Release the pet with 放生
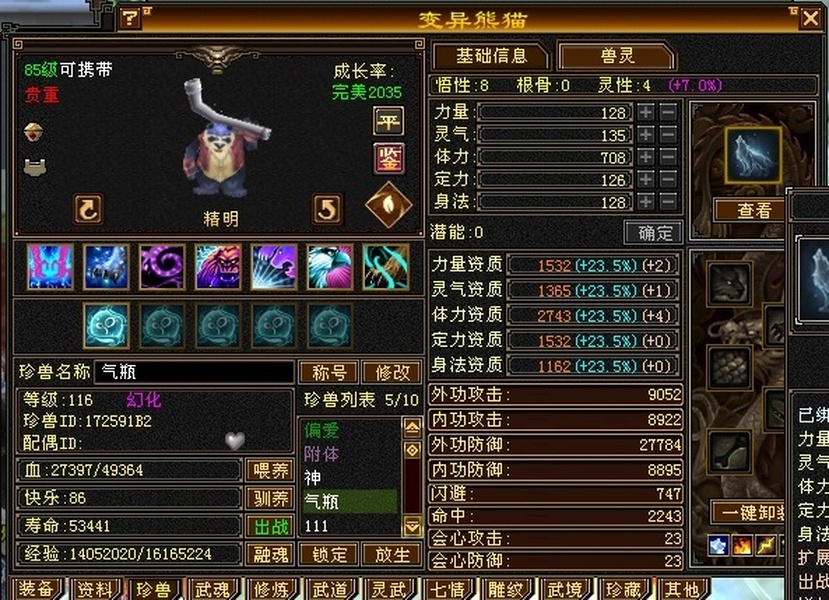Image resolution: width=829 pixels, height=600 pixels. [392, 554]
